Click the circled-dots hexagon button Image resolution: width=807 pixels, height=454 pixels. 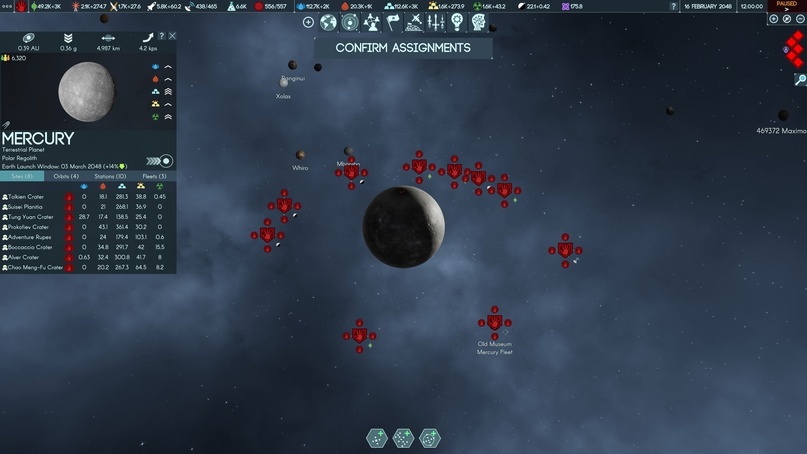click(429, 438)
